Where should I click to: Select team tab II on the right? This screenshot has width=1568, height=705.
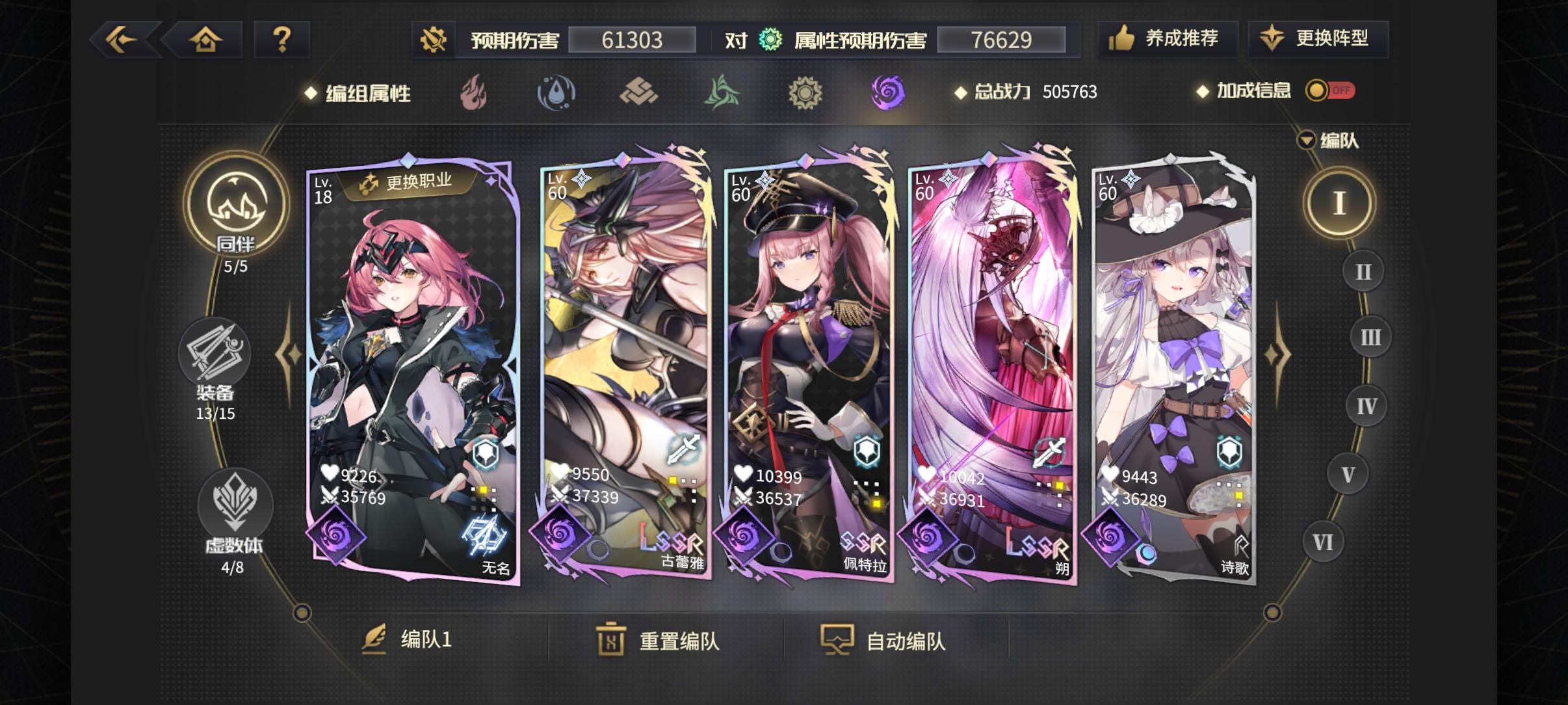pos(1363,271)
